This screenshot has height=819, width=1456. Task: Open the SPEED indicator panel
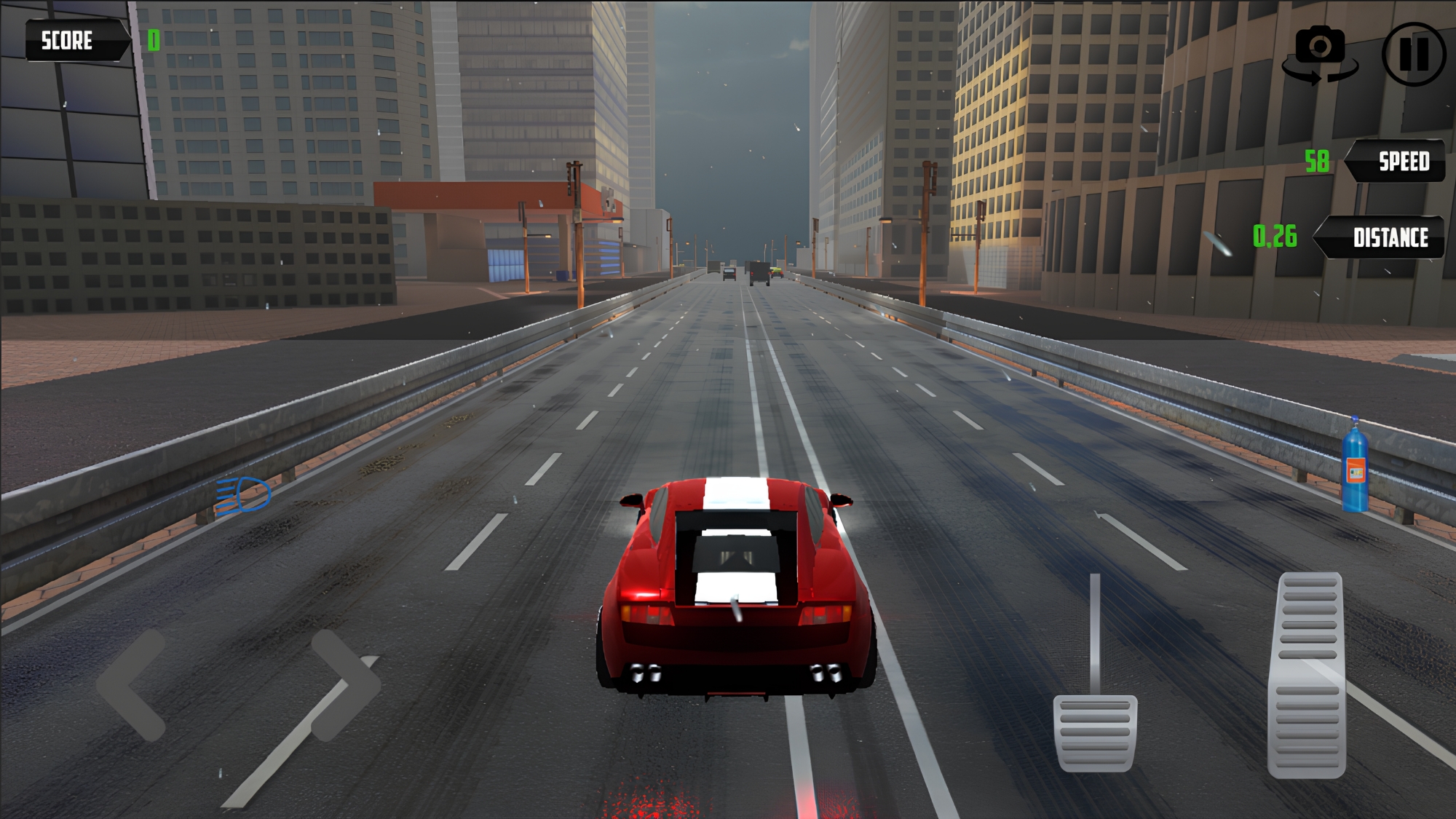pyautogui.click(x=1402, y=162)
